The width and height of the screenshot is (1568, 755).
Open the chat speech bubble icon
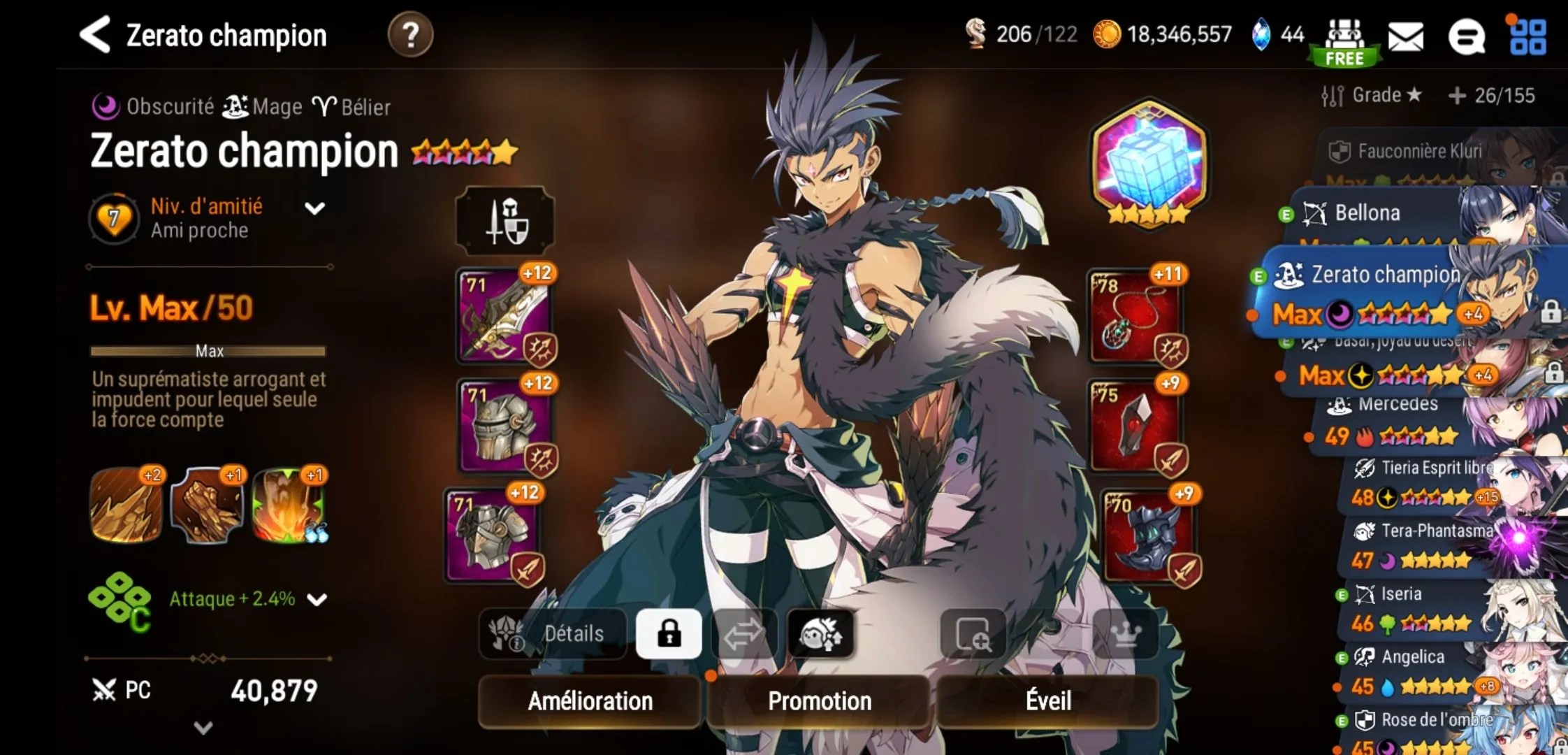tap(1465, 36)
